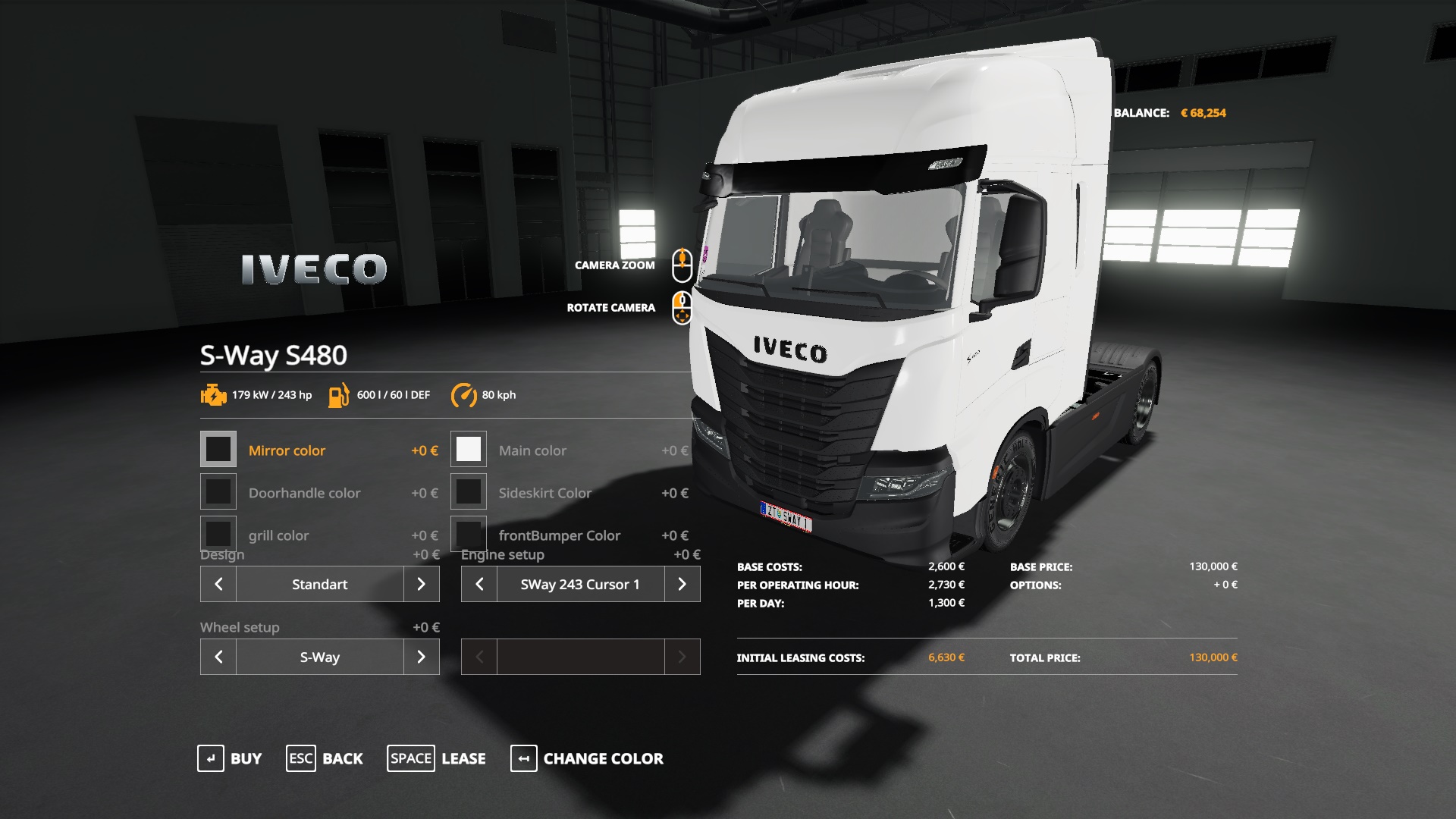Pick the frontBumper Color swatch
Viewport: 1456px width, 819px height.
[469, 533]
